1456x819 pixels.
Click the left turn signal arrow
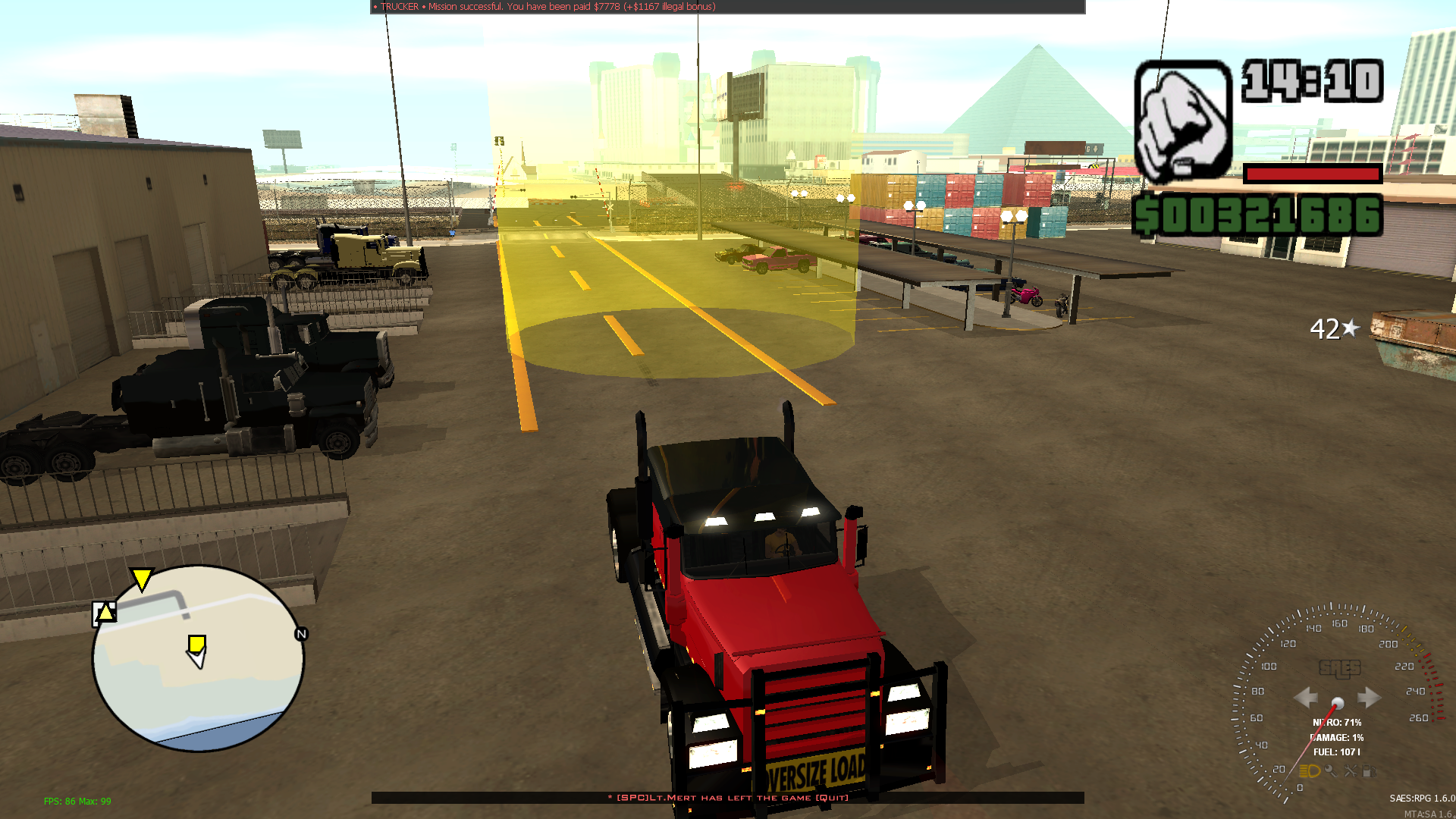point(1306,697)
